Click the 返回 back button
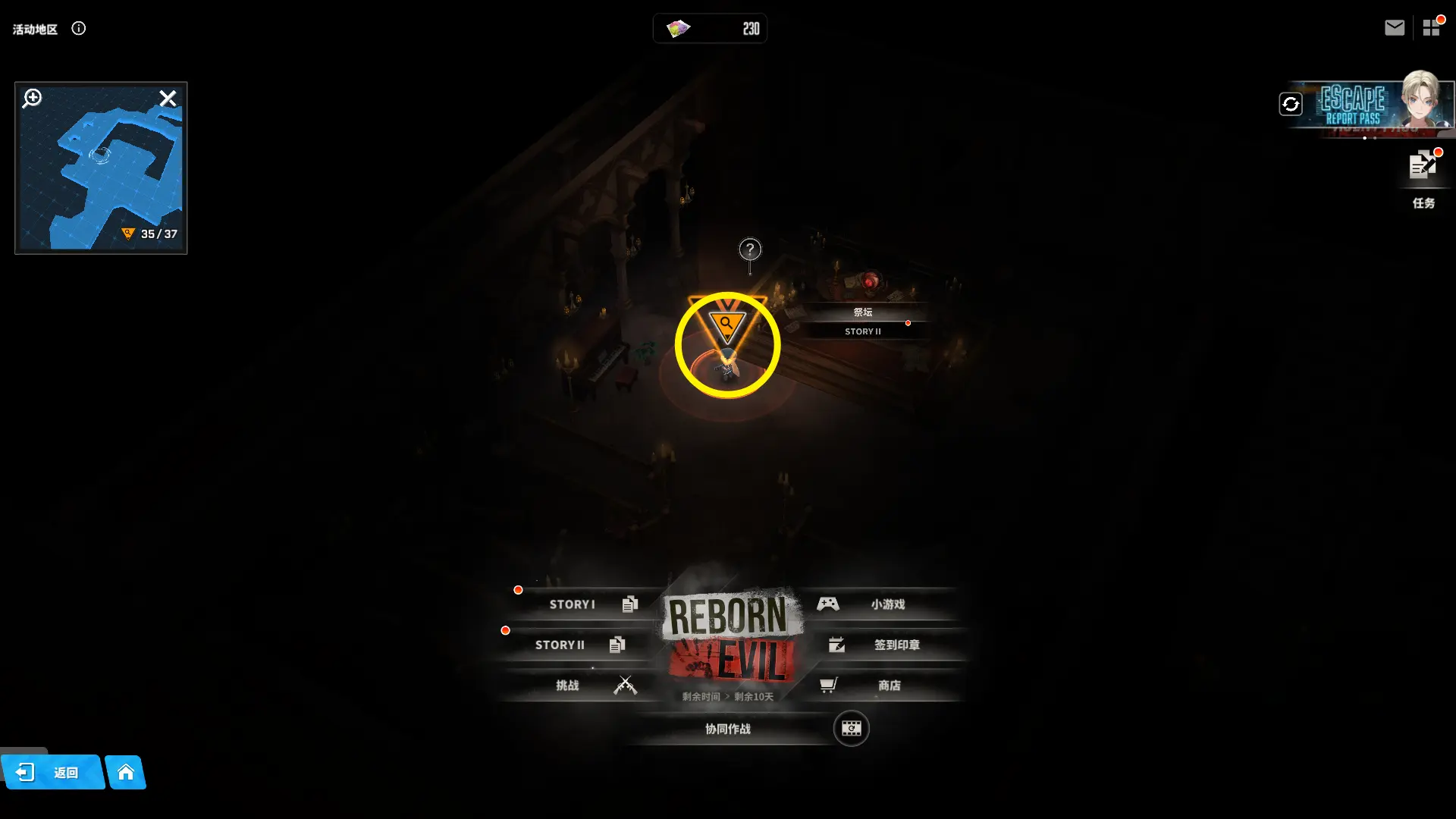 click(x=52, y=773)
